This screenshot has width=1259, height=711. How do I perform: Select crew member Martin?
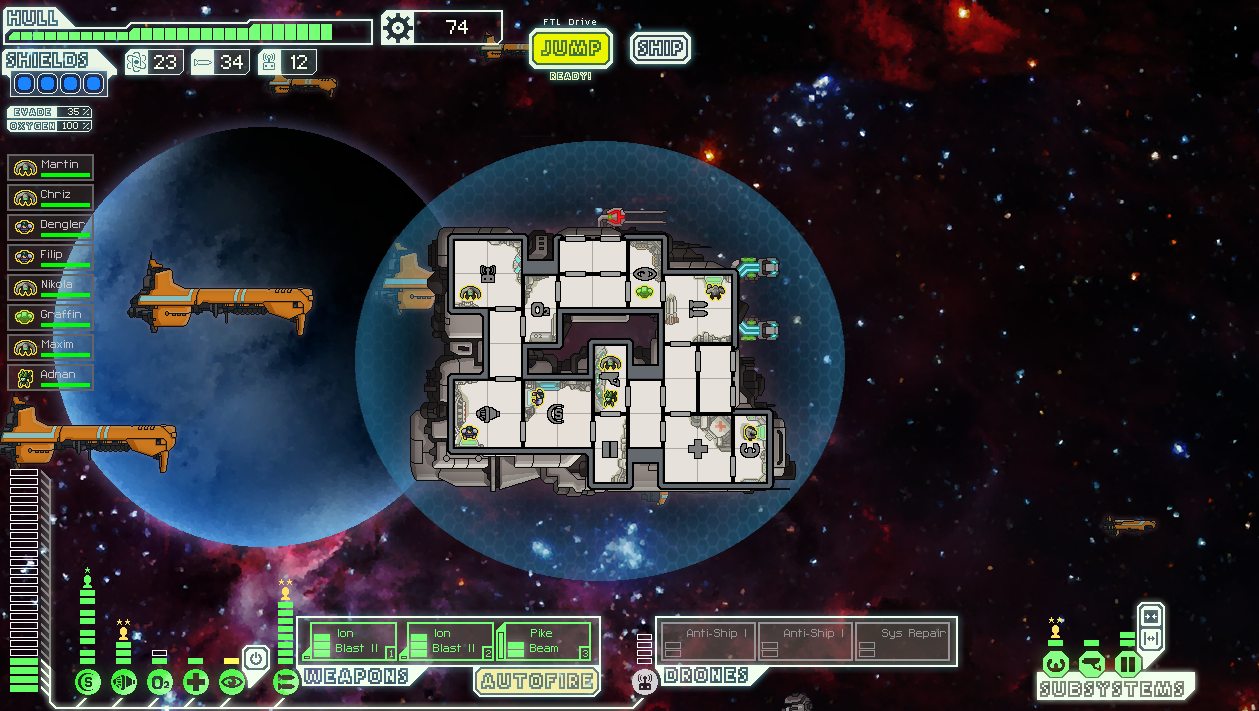click(51, 167)
